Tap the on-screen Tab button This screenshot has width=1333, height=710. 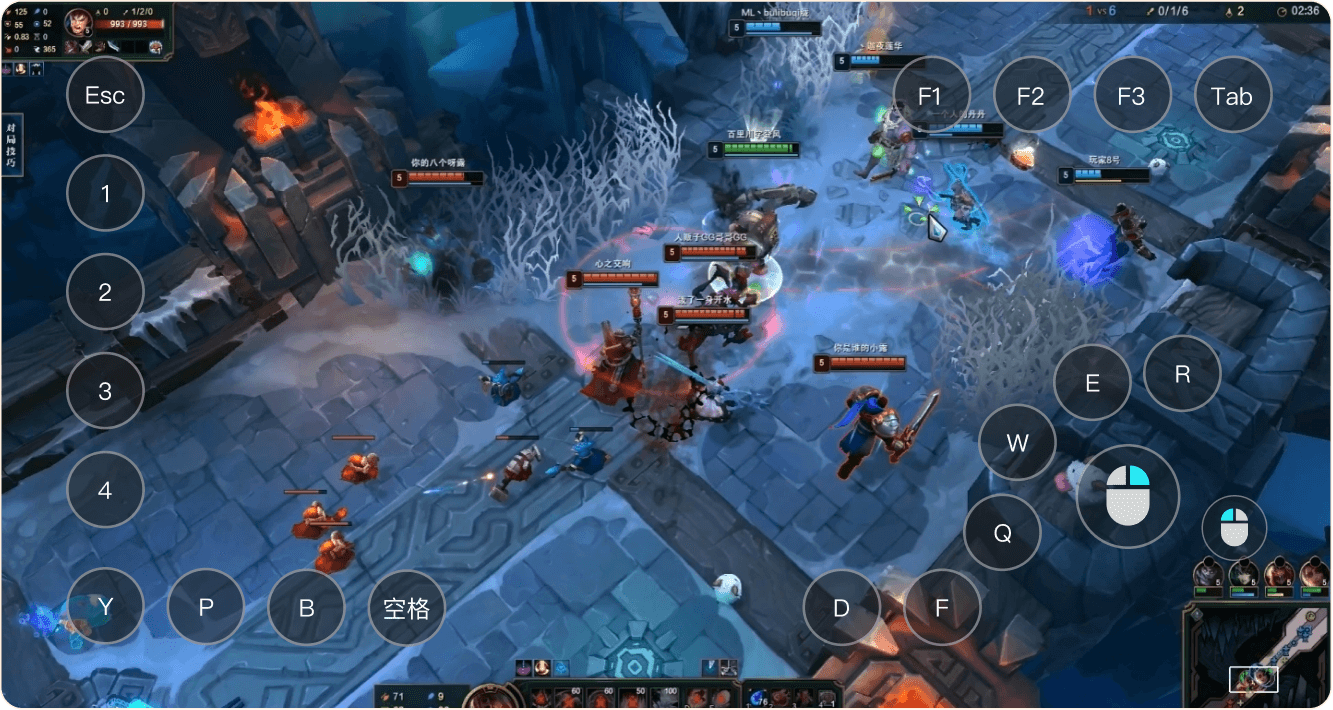pos(1232,95)
